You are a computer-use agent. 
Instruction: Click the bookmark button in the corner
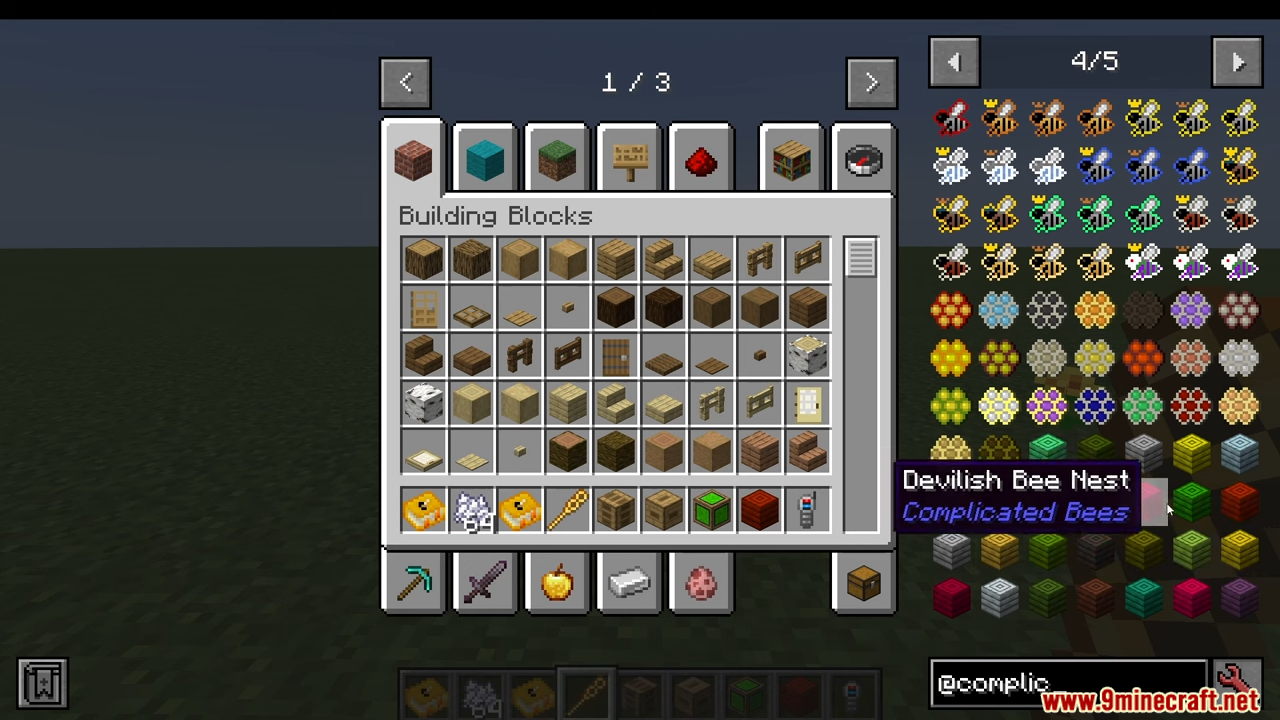click(42, 683)
